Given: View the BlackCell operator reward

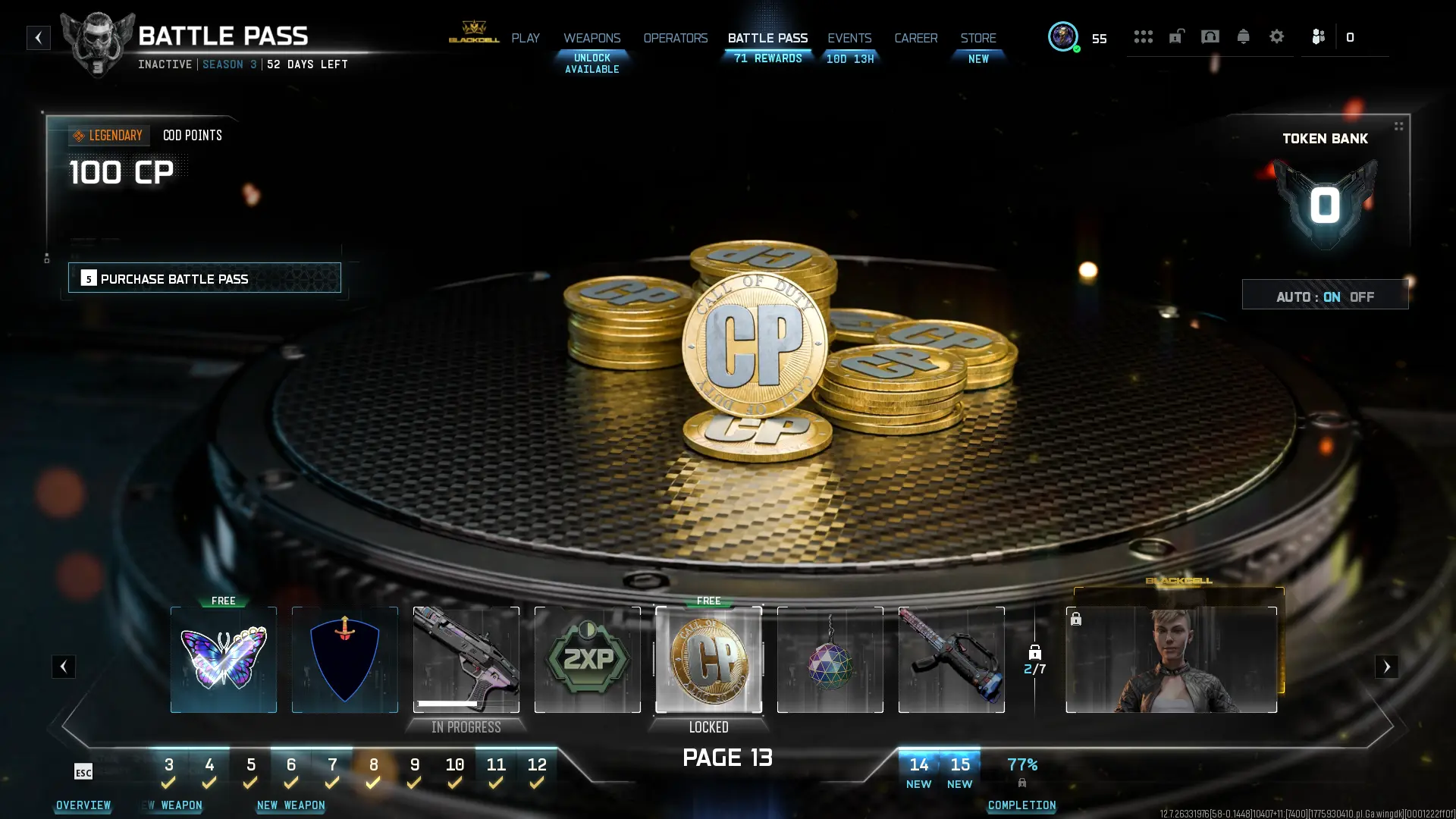Looking at the screenshot, I should [x=1171, y=659].
